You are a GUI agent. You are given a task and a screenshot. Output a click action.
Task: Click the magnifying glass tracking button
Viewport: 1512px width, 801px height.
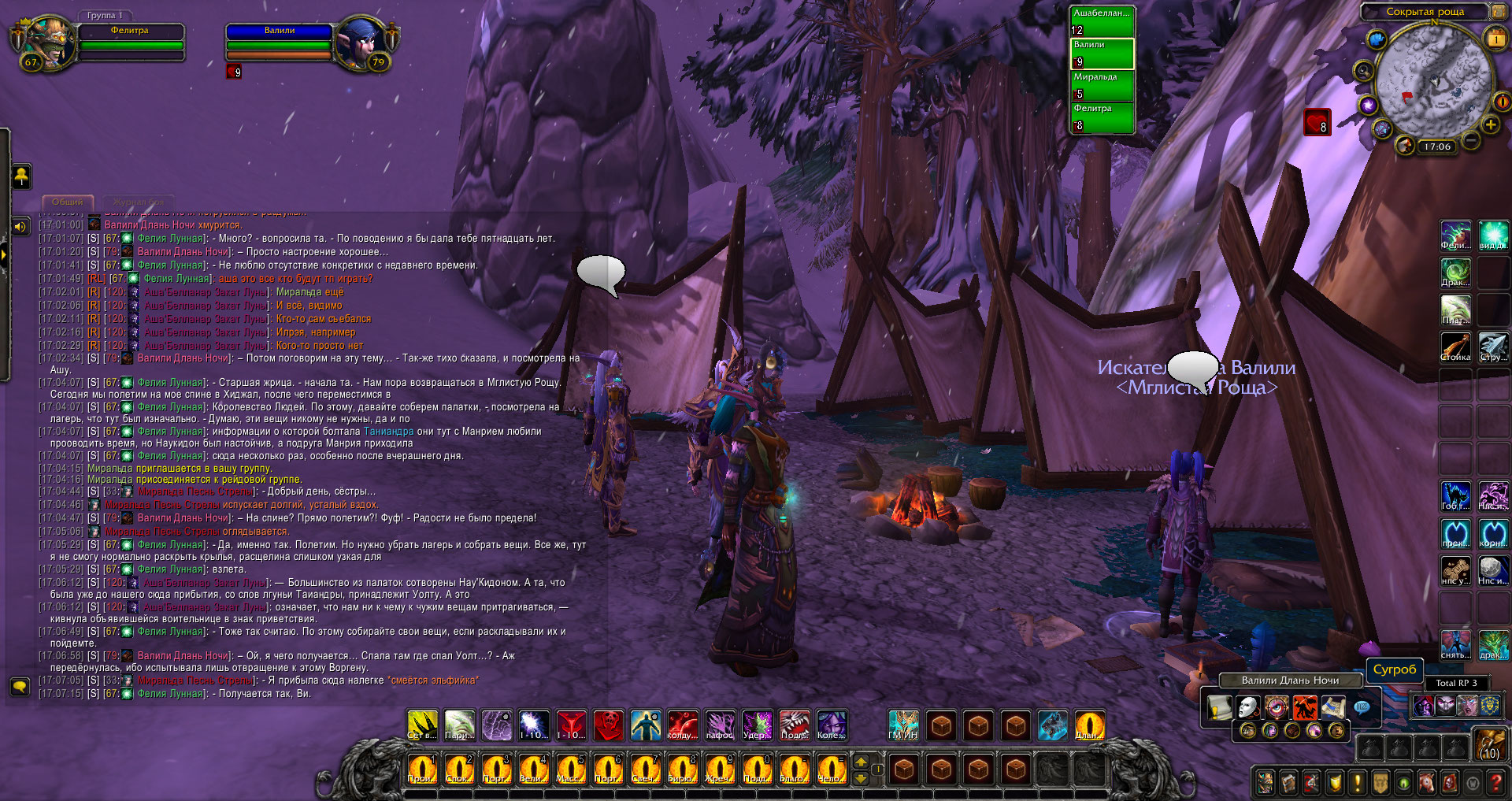(x=1363, y=72)
